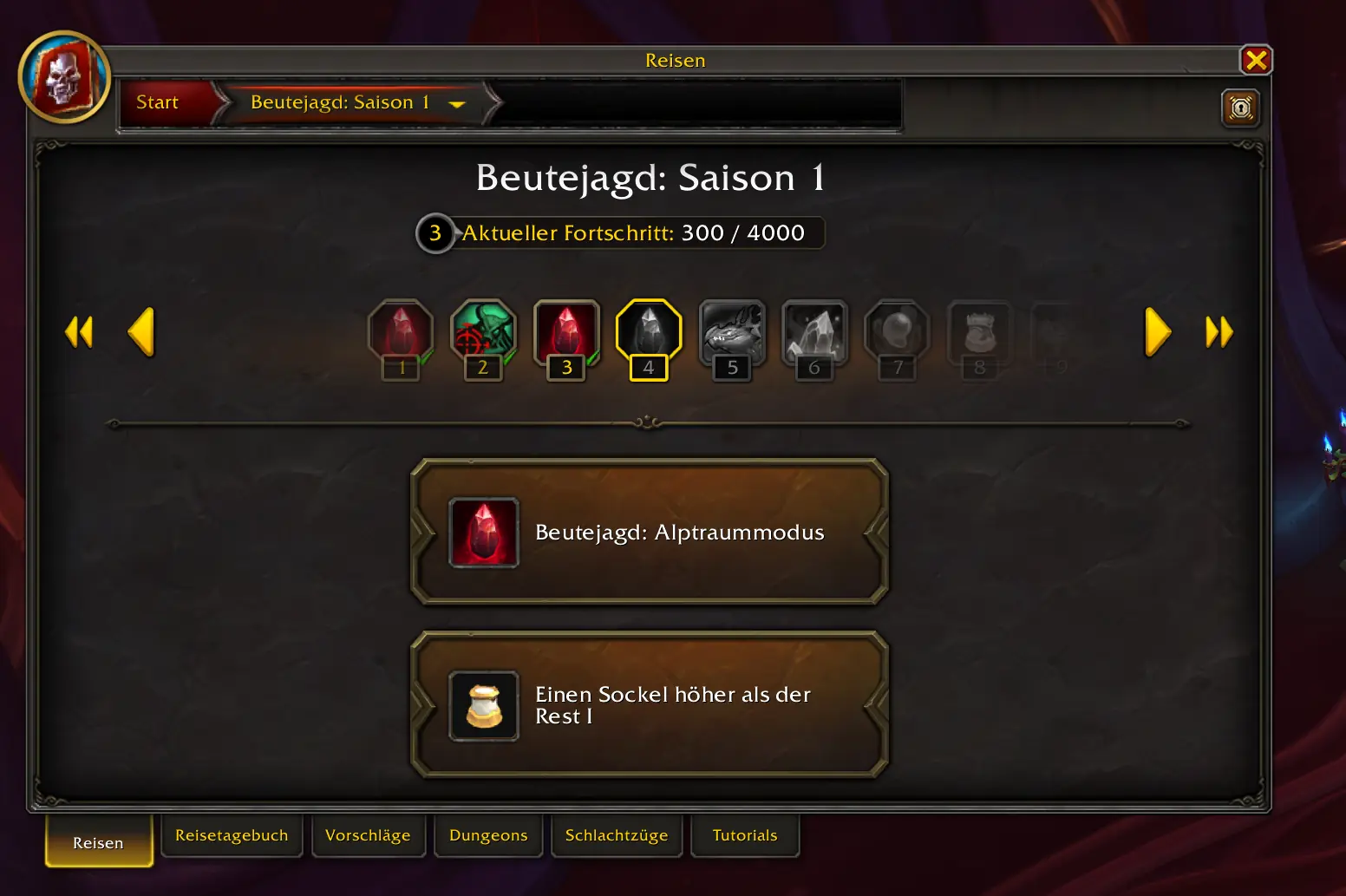Screen dimensions: 1346x896
Task: Switch to the Reisetagebuch tab
Action: pos(232,835)
